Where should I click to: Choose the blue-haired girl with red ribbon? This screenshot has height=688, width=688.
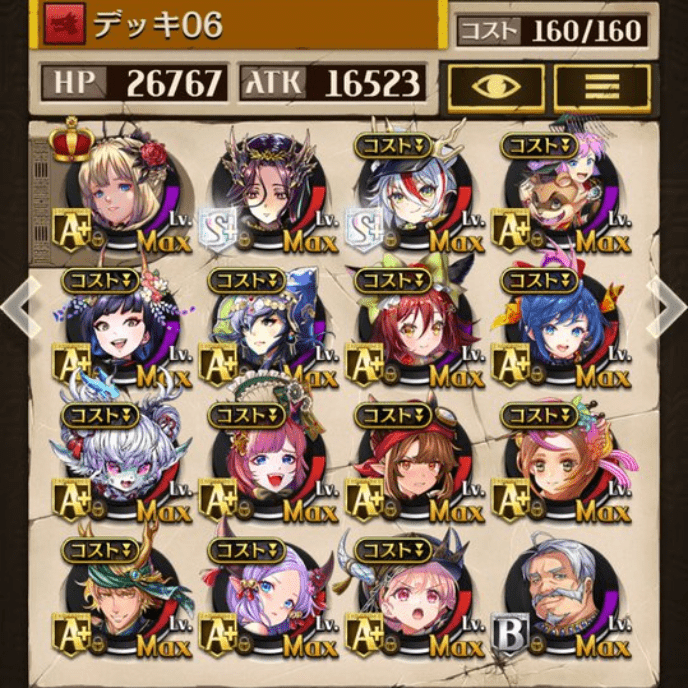(562, 325)
